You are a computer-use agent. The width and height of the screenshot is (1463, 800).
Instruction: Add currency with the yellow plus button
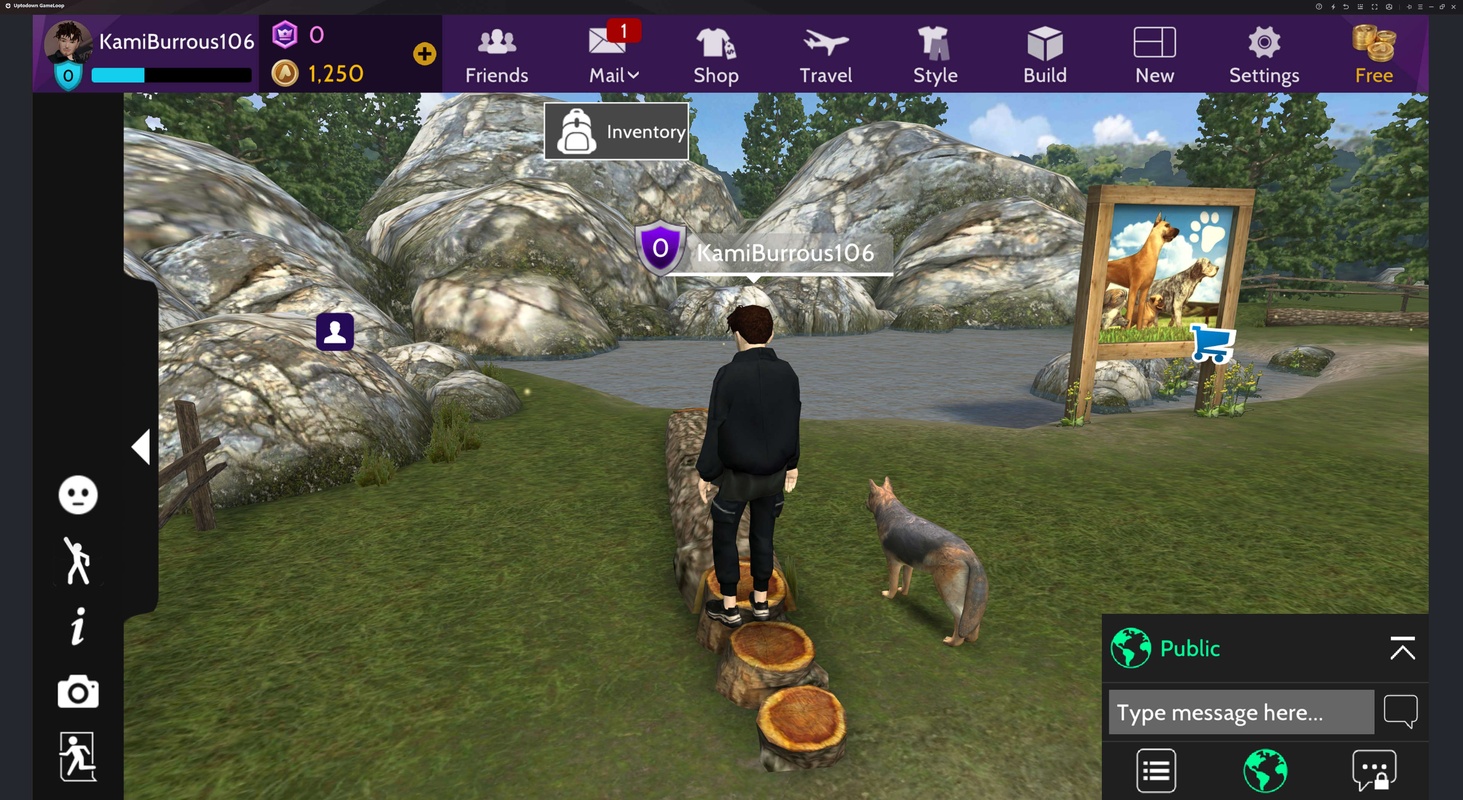pyautogui.click(x=424, y=54)
